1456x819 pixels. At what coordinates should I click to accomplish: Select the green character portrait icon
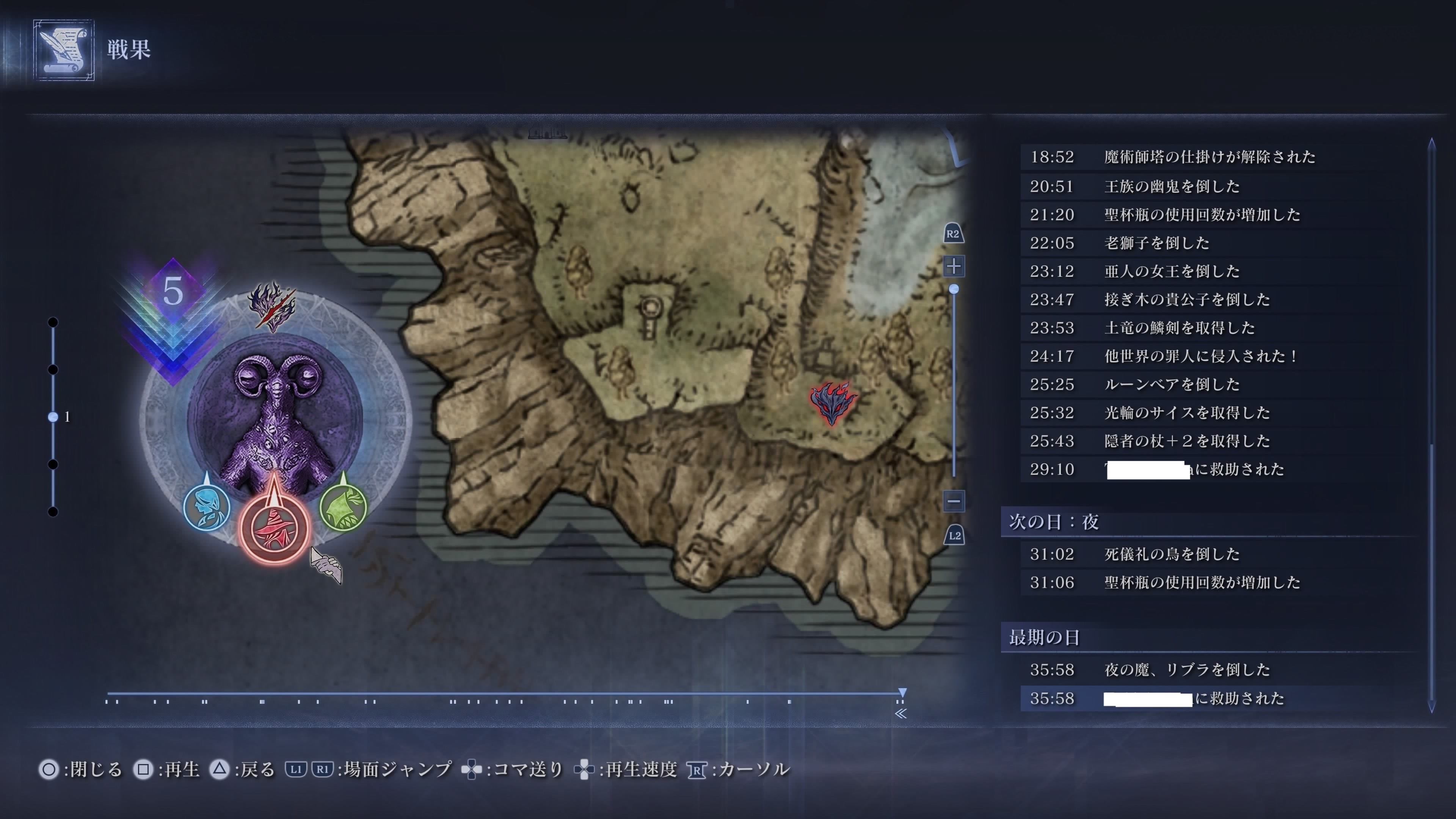(x=343, y=507)
